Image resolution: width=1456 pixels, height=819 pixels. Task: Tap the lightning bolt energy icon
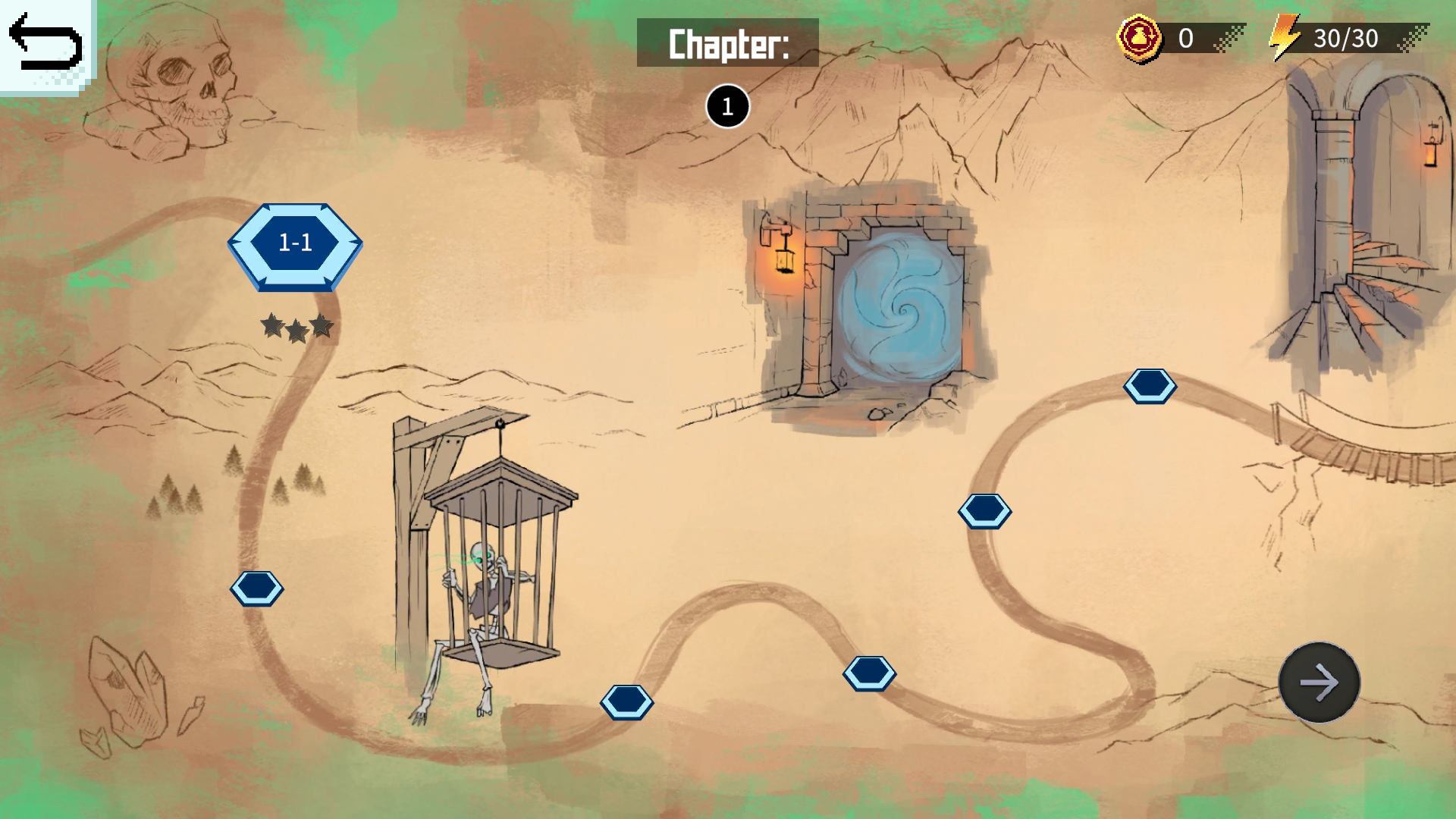tap(1285, 38)
